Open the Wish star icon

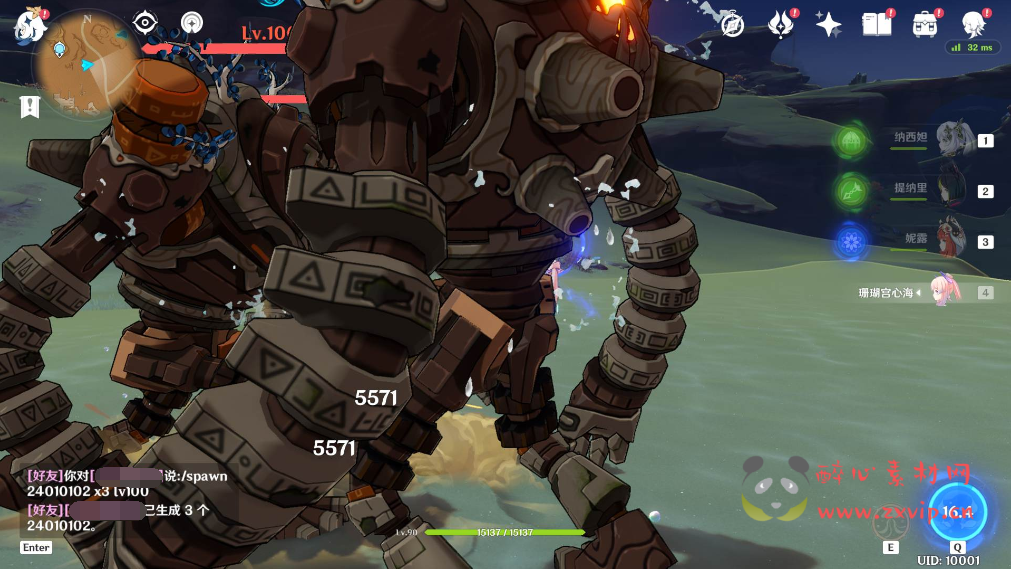(828, 24)
